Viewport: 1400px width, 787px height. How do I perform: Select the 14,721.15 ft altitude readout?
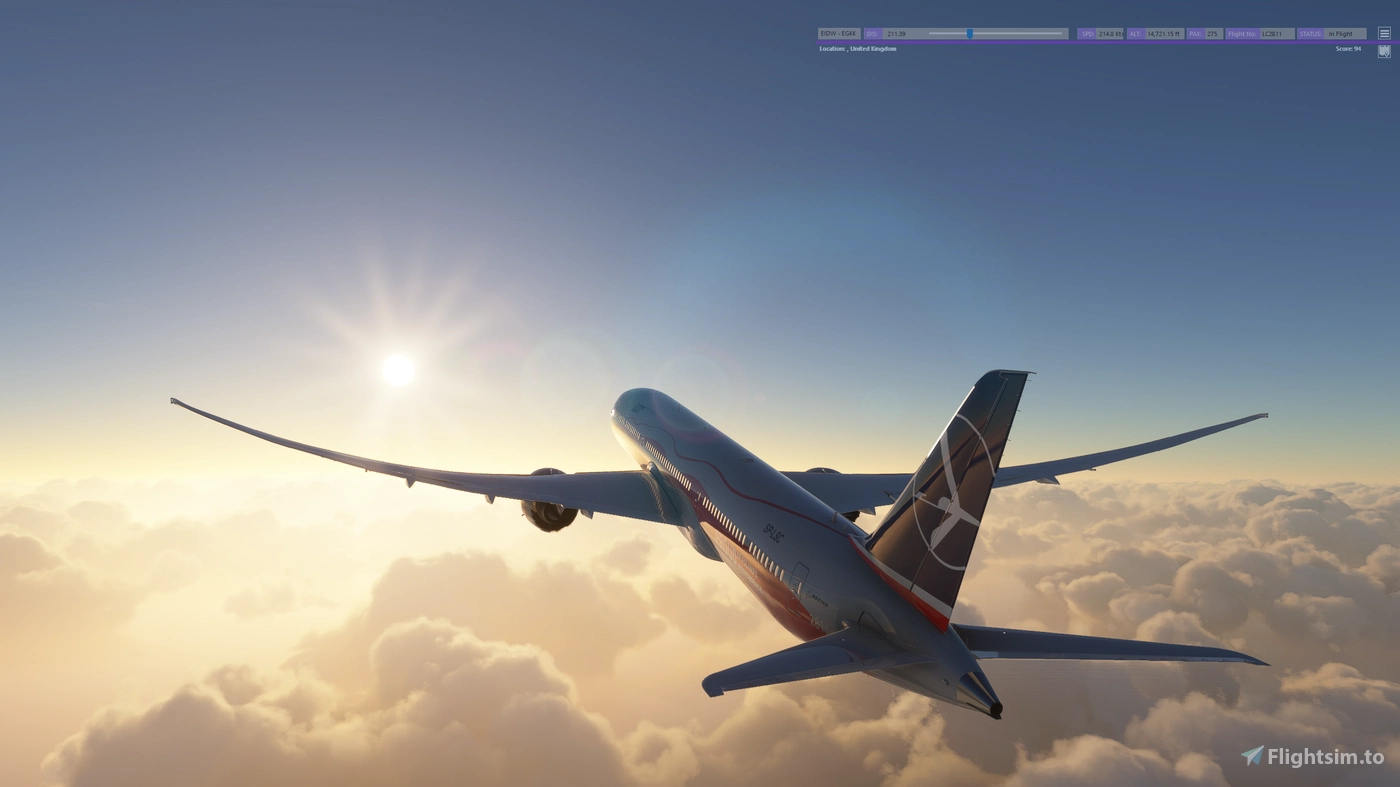[1163, 33]
